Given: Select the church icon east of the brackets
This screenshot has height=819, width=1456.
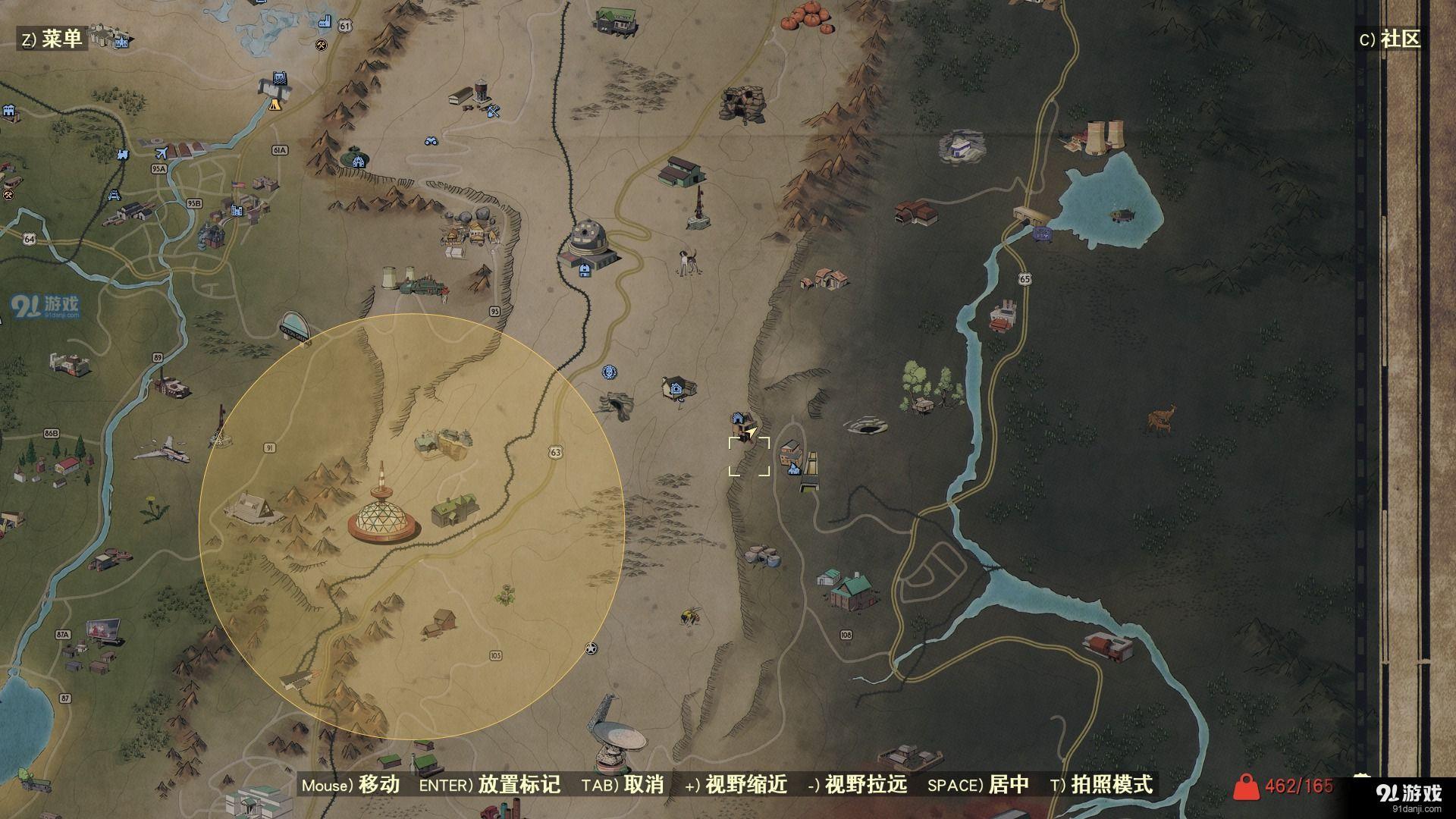Looking at the screenshot, I should 794,468.
